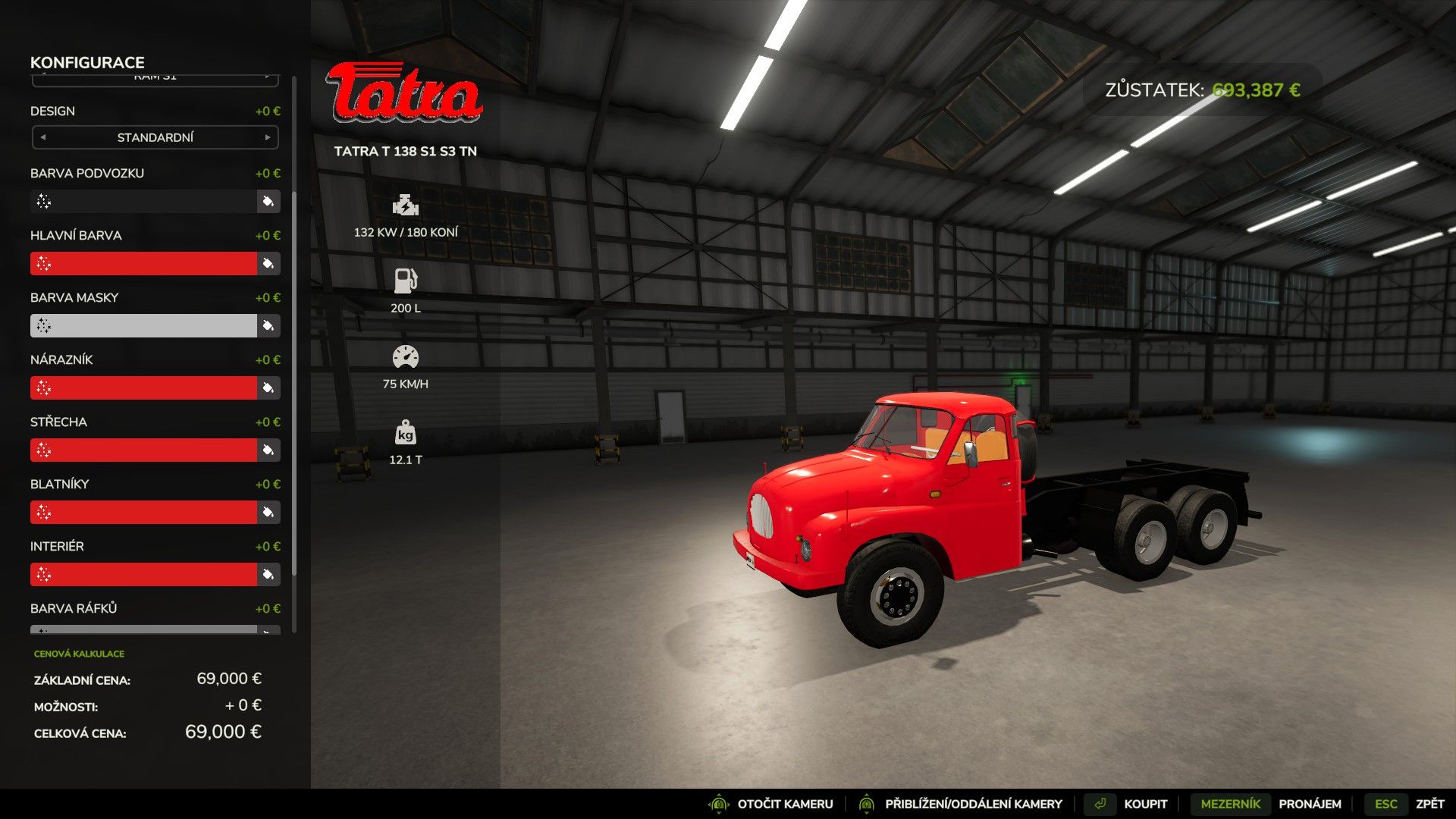Image resolution: width=1456 pixels, height=819 pixels.
Task: Open the BLATNÍKY color picker icon
Action: (x=267, y=512)
